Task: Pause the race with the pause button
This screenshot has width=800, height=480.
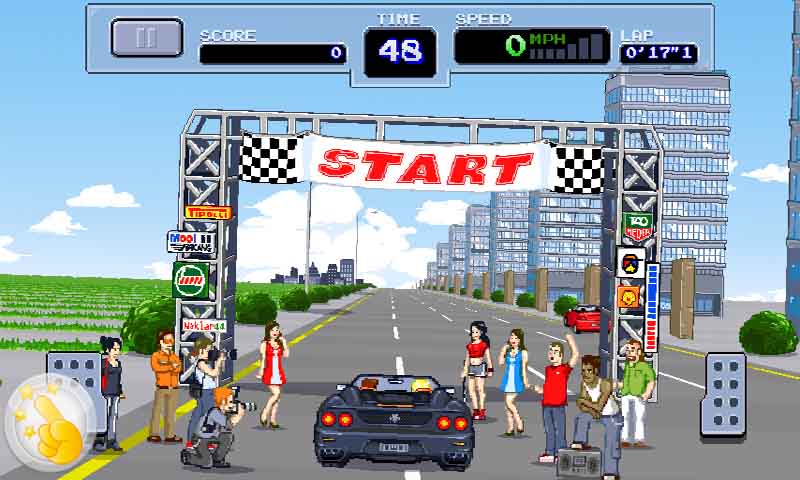Action: click(146, 38)
